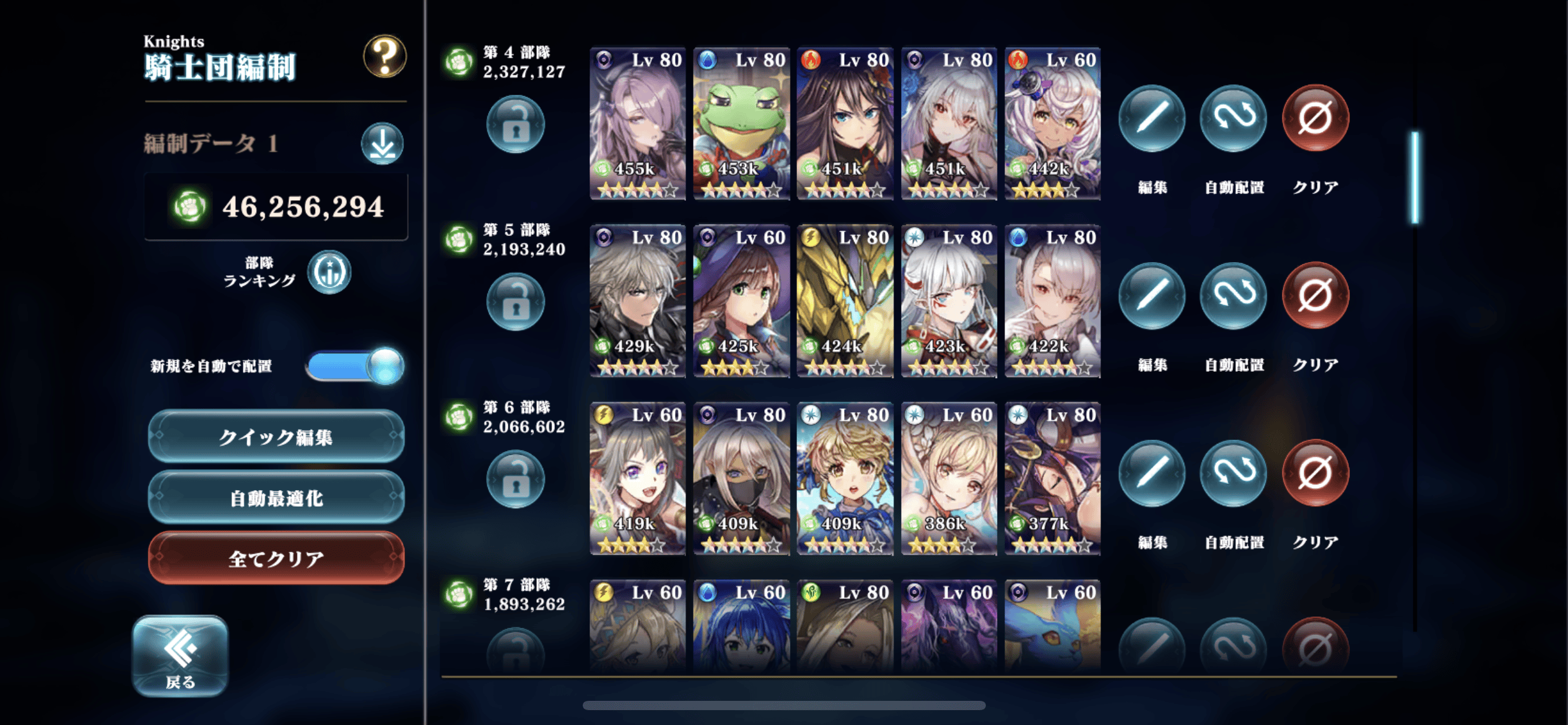The width and height of the screenshot is (1568, 725).
Task: Edit squad 6 with the pencil button
Action: 1152,473
